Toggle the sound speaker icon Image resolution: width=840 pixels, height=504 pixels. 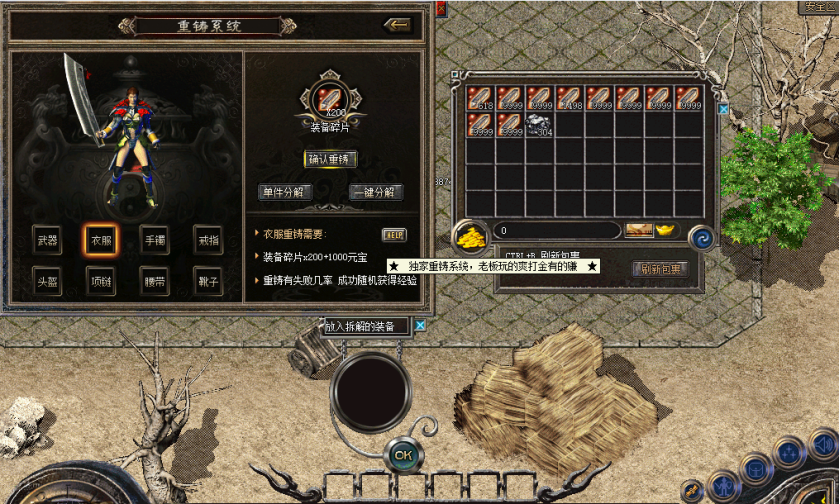coord(823,442)
